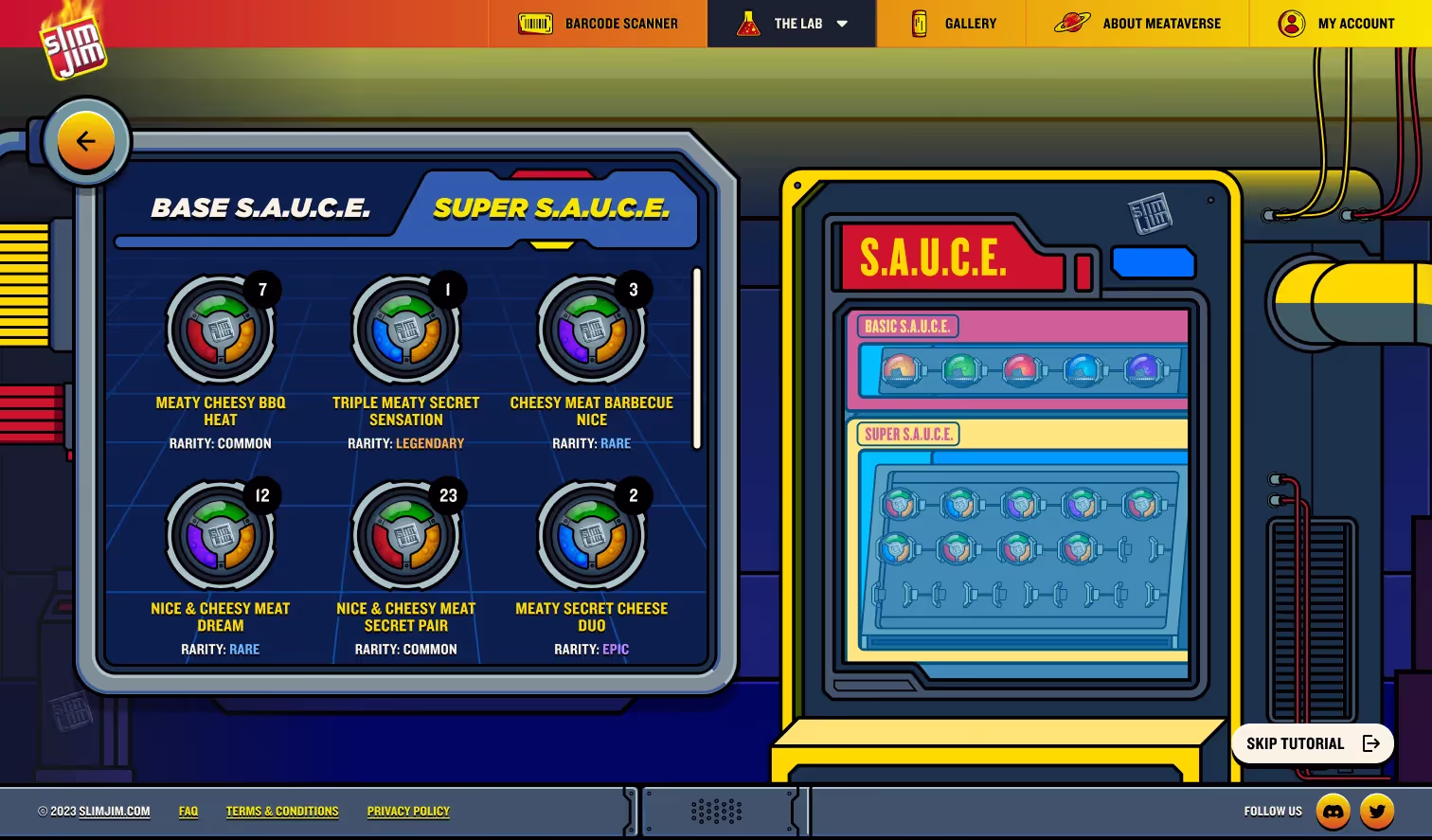The width and height of the screenshot is (1432, 840).
Task: Click the Discord icon in the footer
Action: click(1334, 811)
